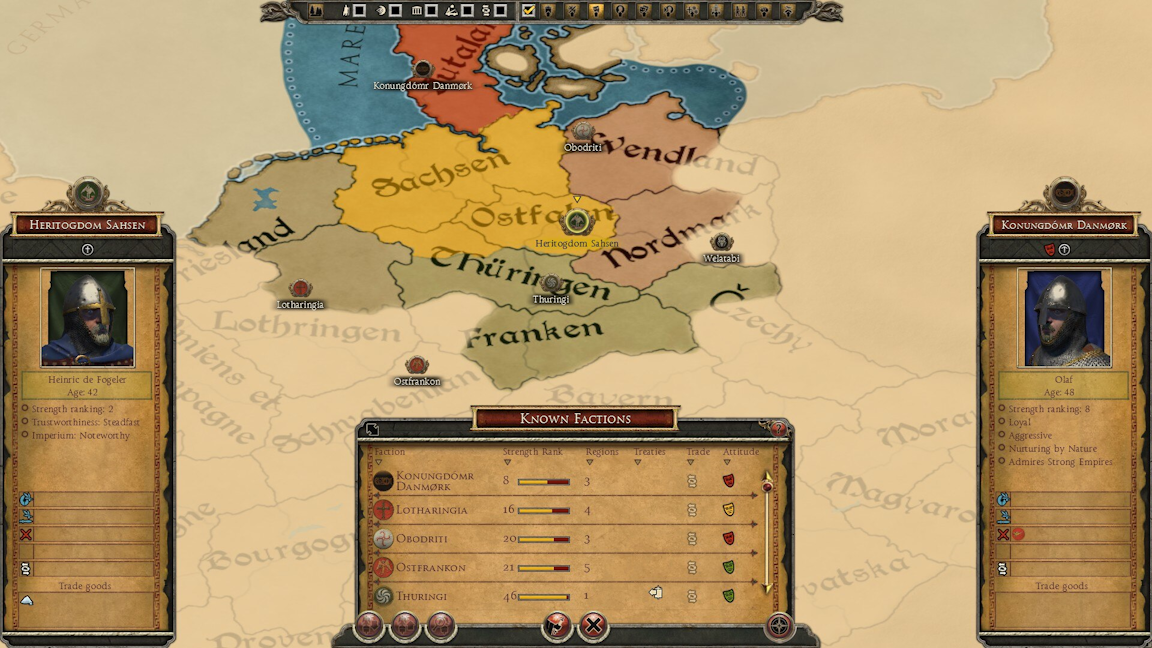Minimize the Known Factions panel using corner arrow
Image resolution: width=1152 pixels, height=648 pixels.
pyautogui.click(x=372, y=430)
